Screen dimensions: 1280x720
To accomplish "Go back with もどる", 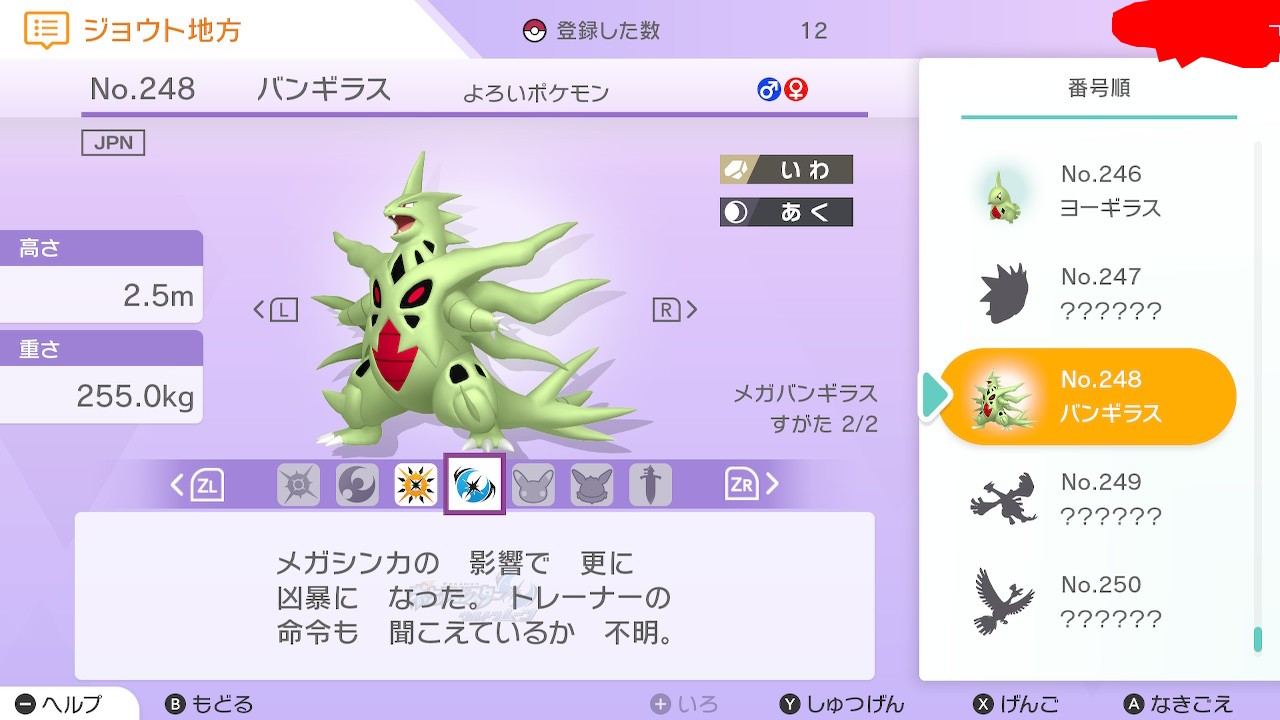I will pyautogui.click(x=208, y=704).
